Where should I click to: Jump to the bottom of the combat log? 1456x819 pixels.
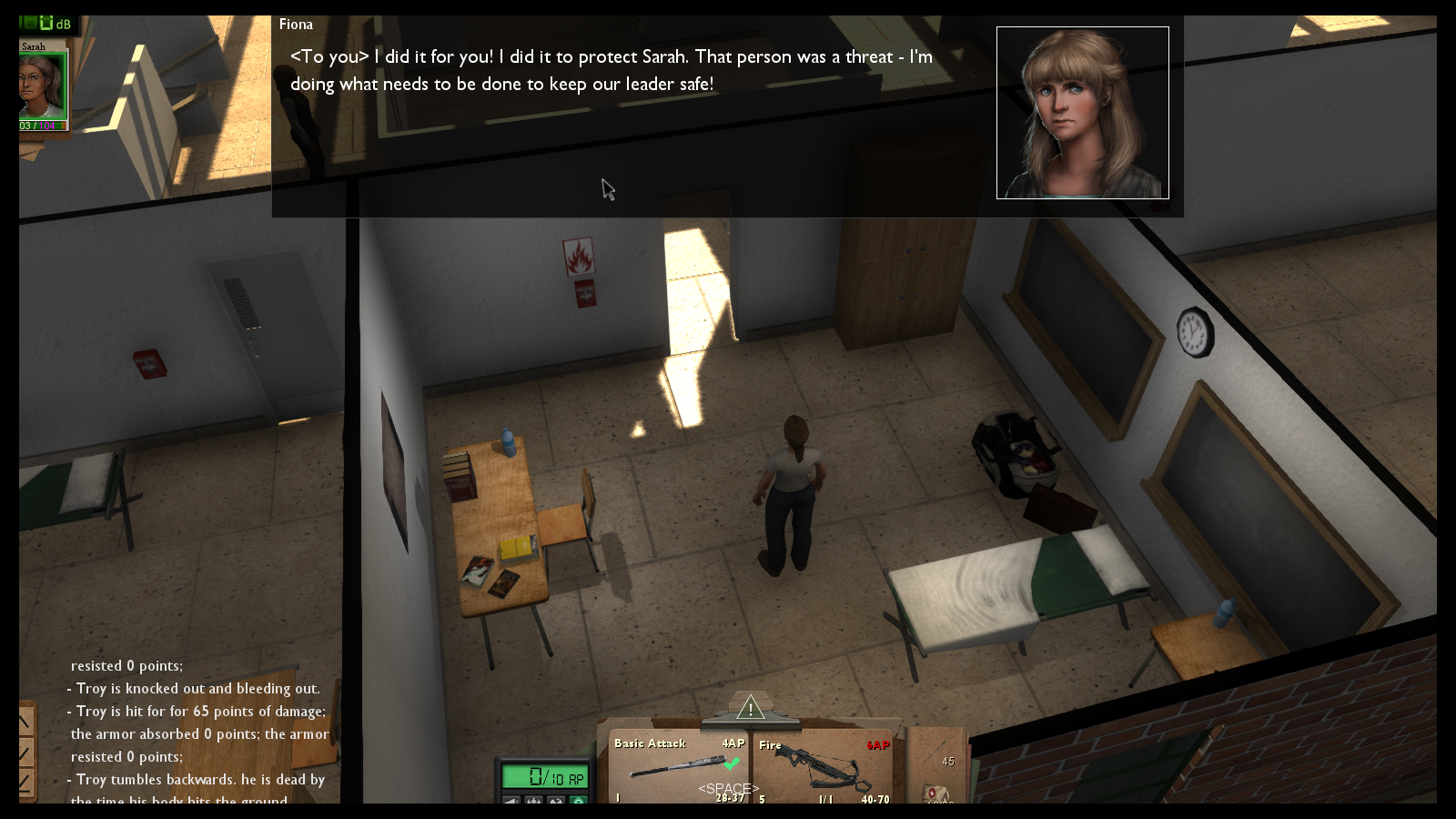[25, 782]
